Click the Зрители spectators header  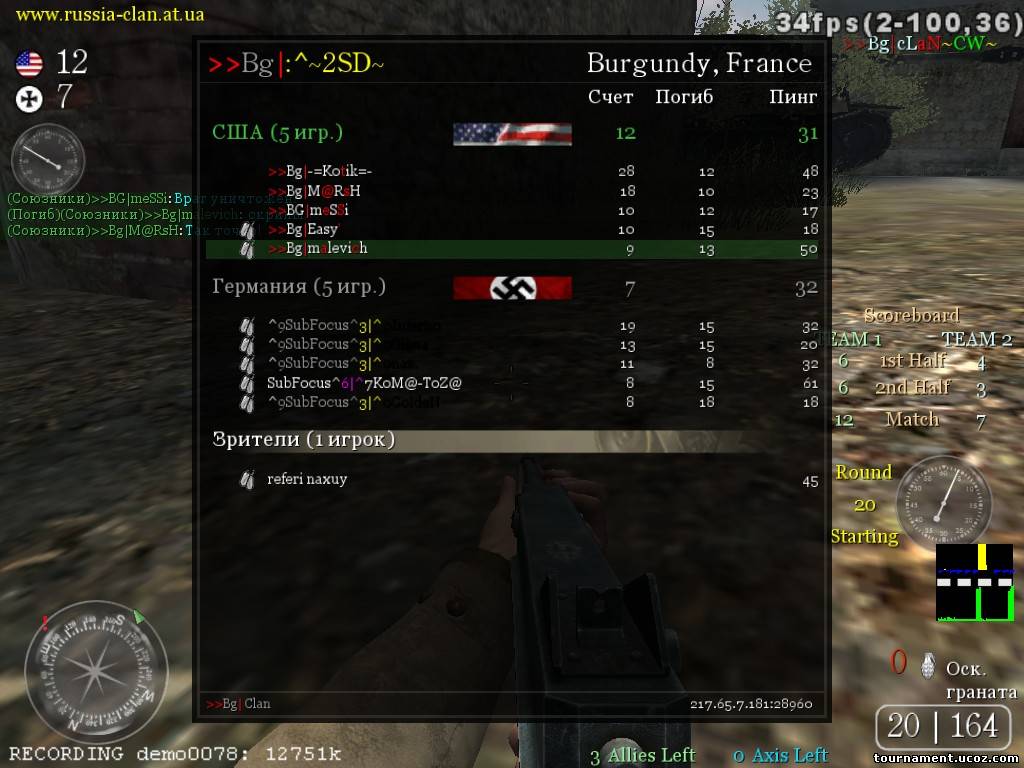pyautogui.click(x=303, y=440)
